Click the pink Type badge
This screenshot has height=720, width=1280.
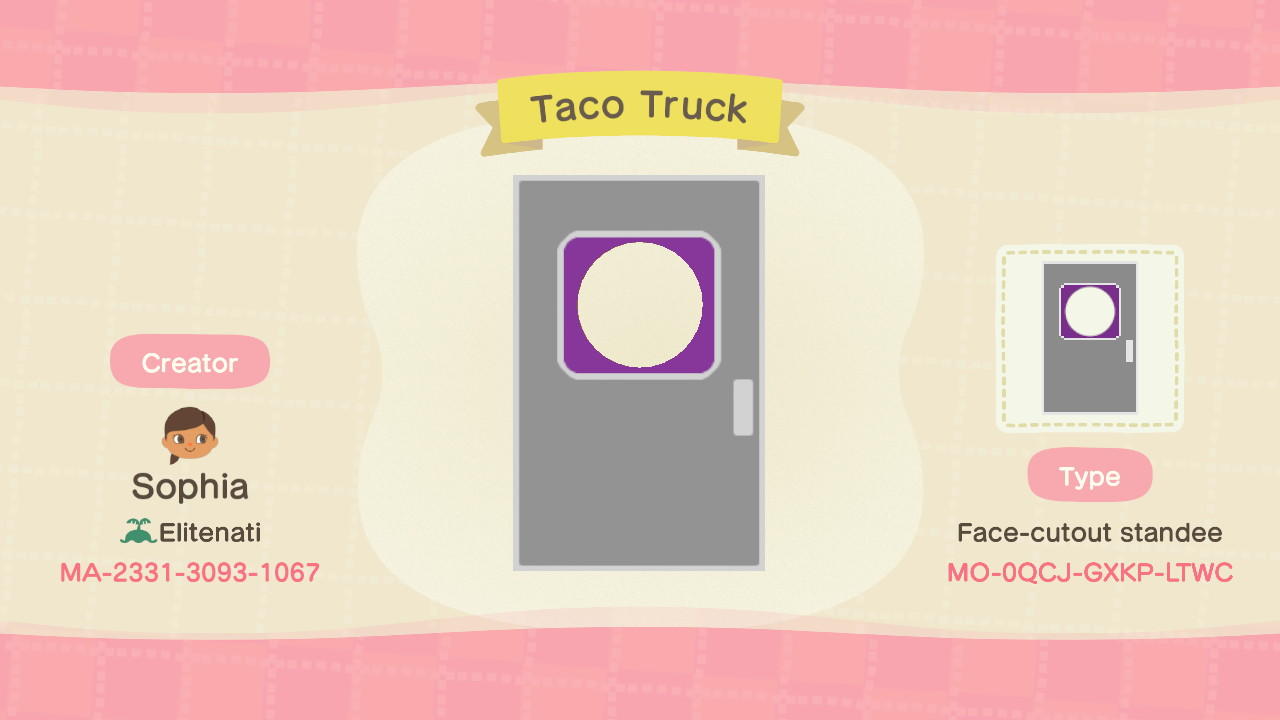click(x=1089, y=475)
